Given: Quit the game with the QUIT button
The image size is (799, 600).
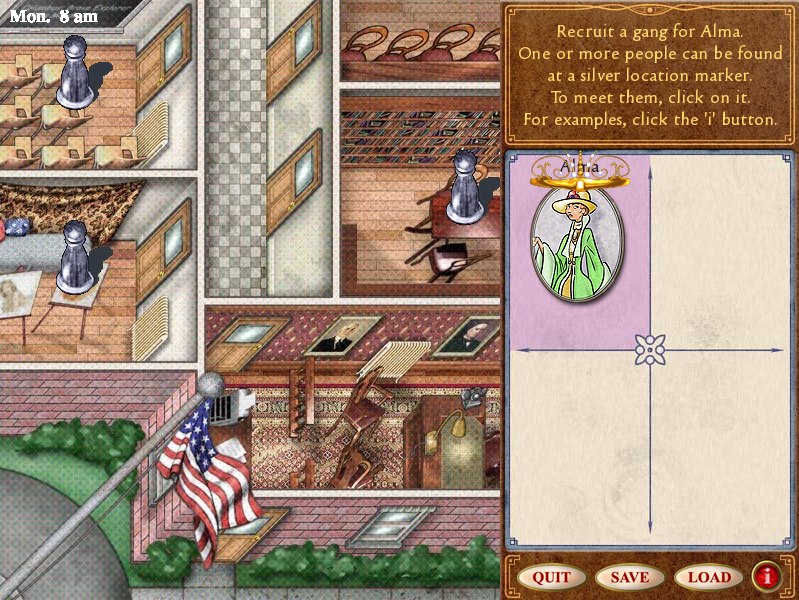Looking at the screenshot, I should coord(551,577).
